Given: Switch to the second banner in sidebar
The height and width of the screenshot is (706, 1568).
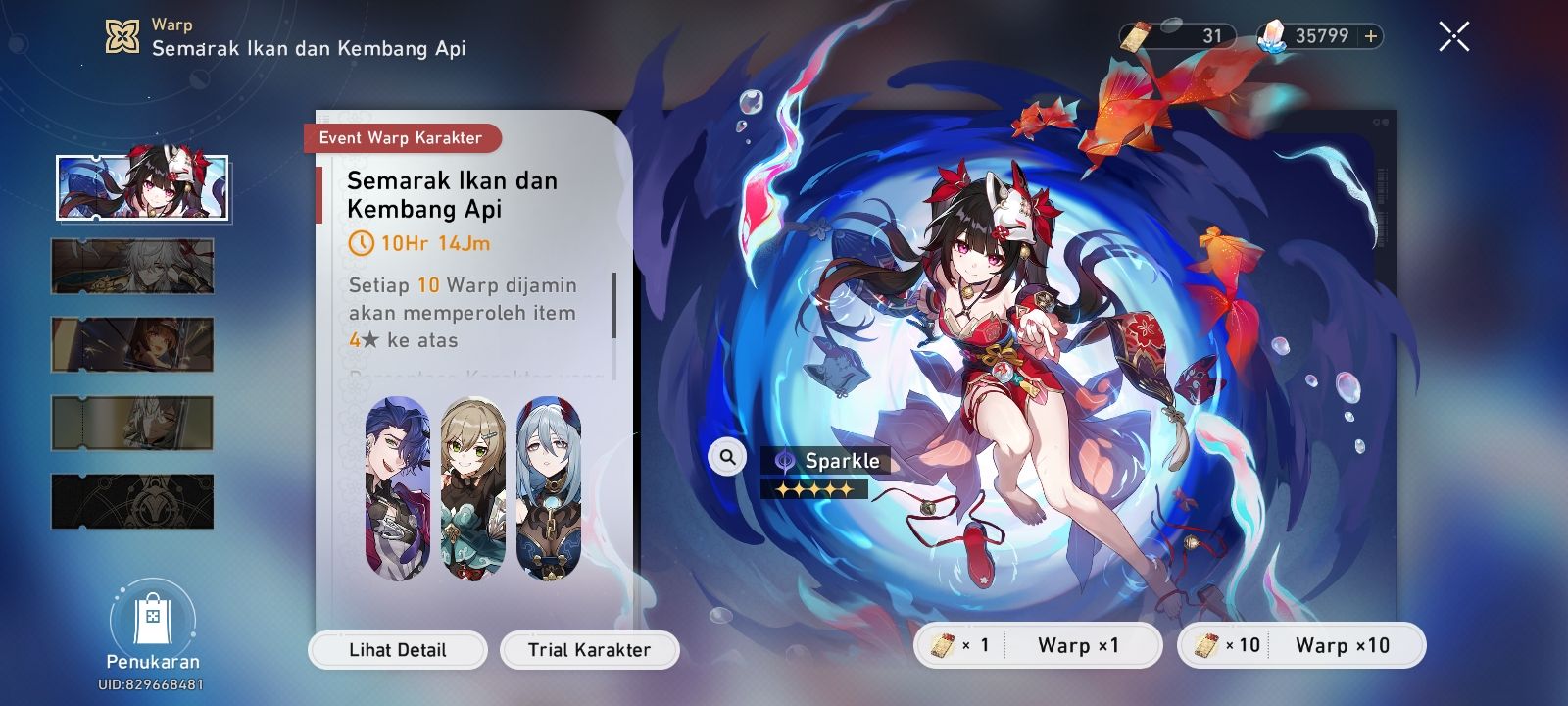Looking at the screenshot, I should pos(132,266).
